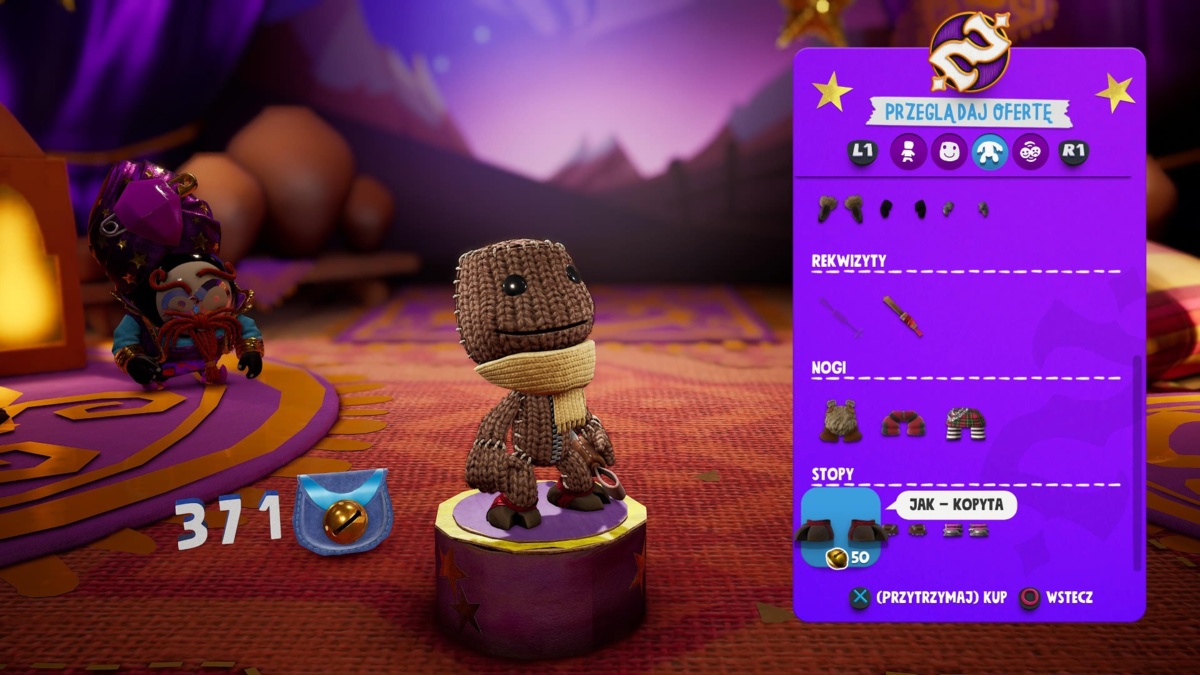This screenshot has height=675, width=1200.
Task: Select the brown furry gloves pair
Action: (840, 208)
